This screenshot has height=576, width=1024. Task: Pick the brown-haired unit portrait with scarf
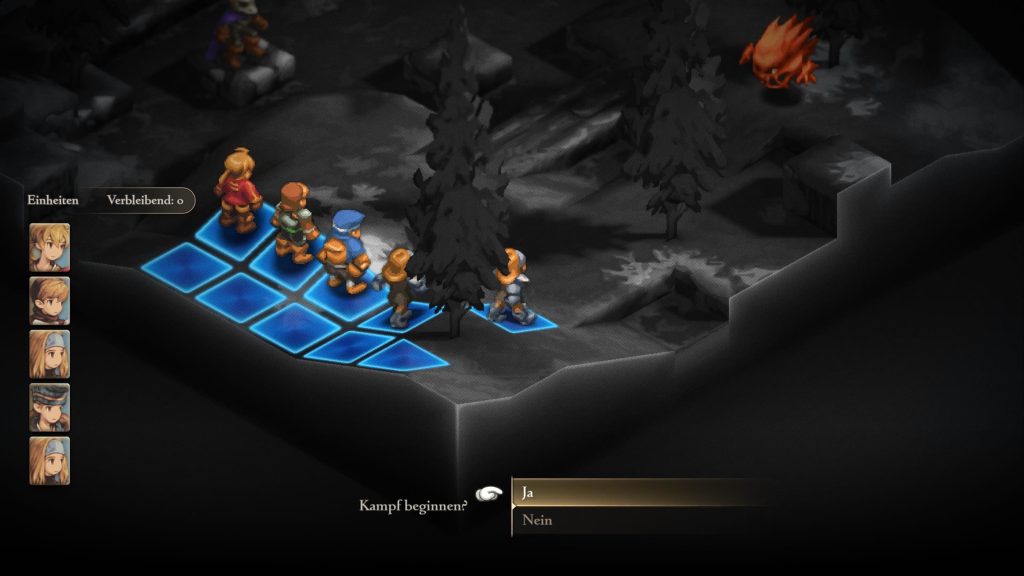49,301
